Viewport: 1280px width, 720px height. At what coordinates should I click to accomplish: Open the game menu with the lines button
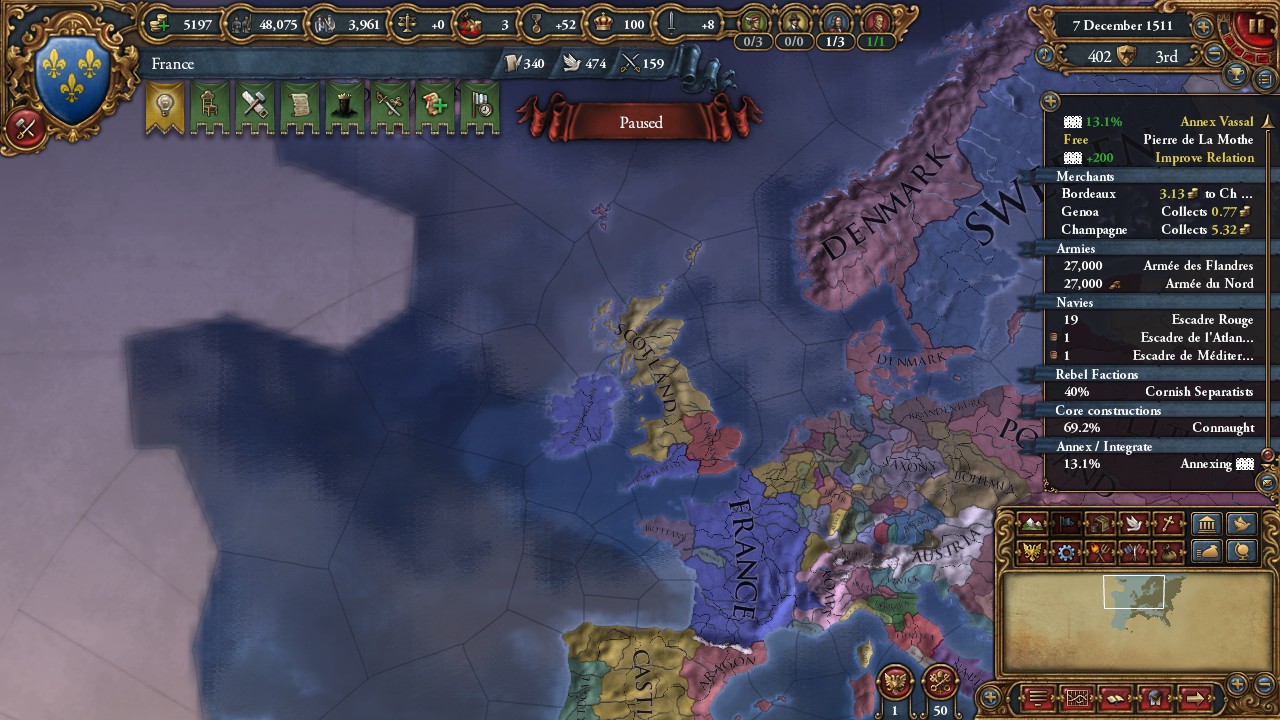pos(1040,697)
